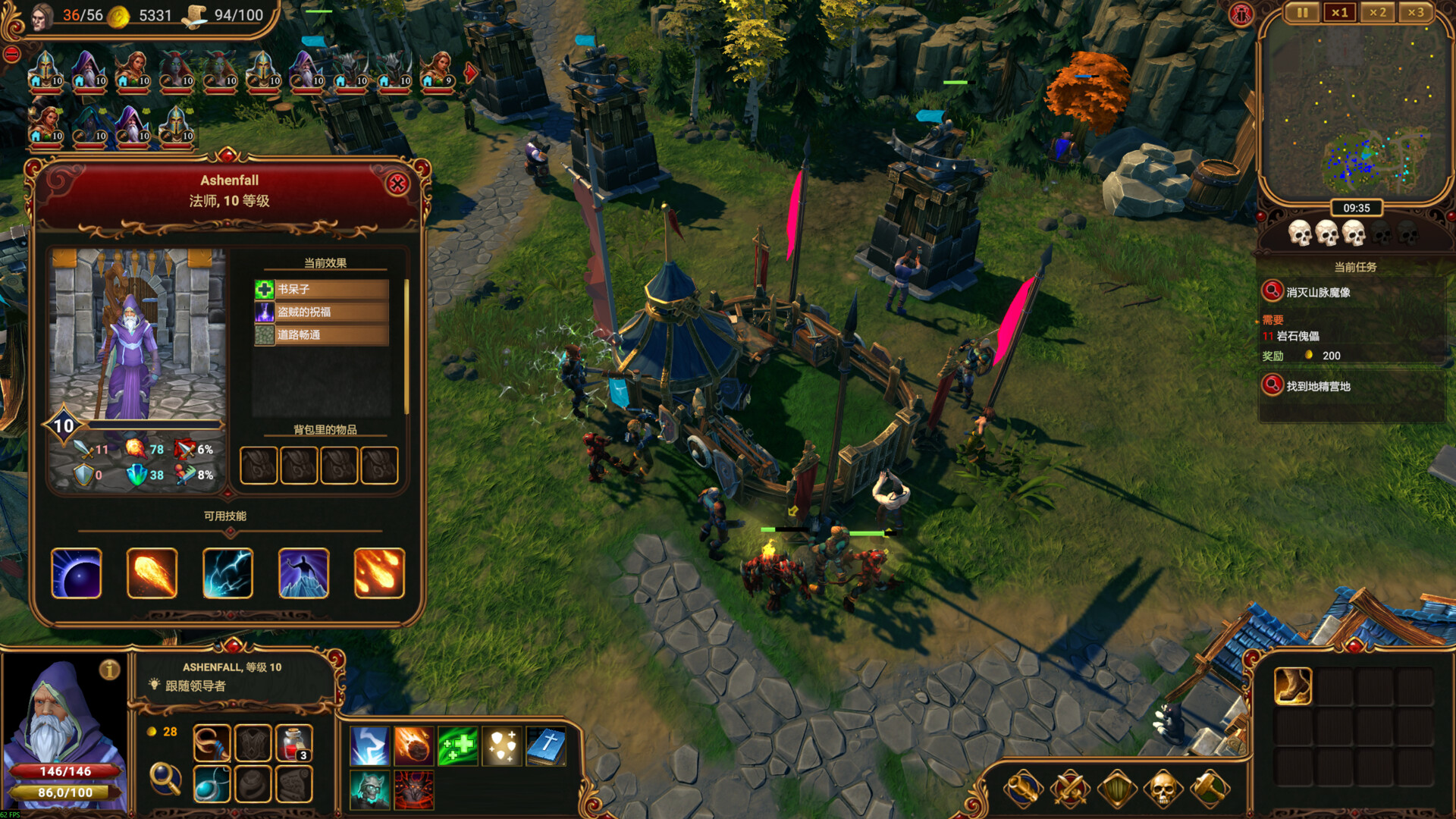
Task: Pause the game with the pause button
Action: point(1302,13)
